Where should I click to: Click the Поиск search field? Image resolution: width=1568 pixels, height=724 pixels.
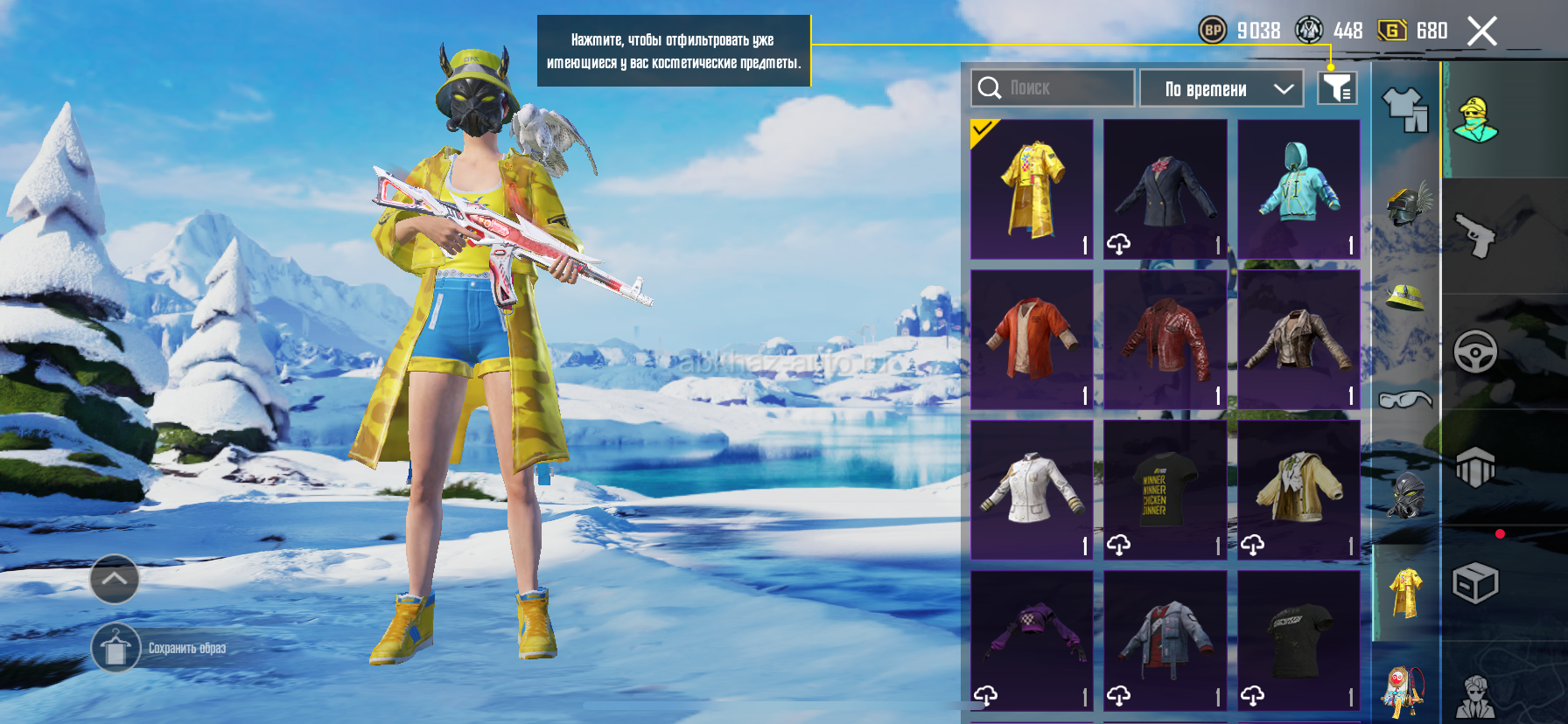[1053, 88]
